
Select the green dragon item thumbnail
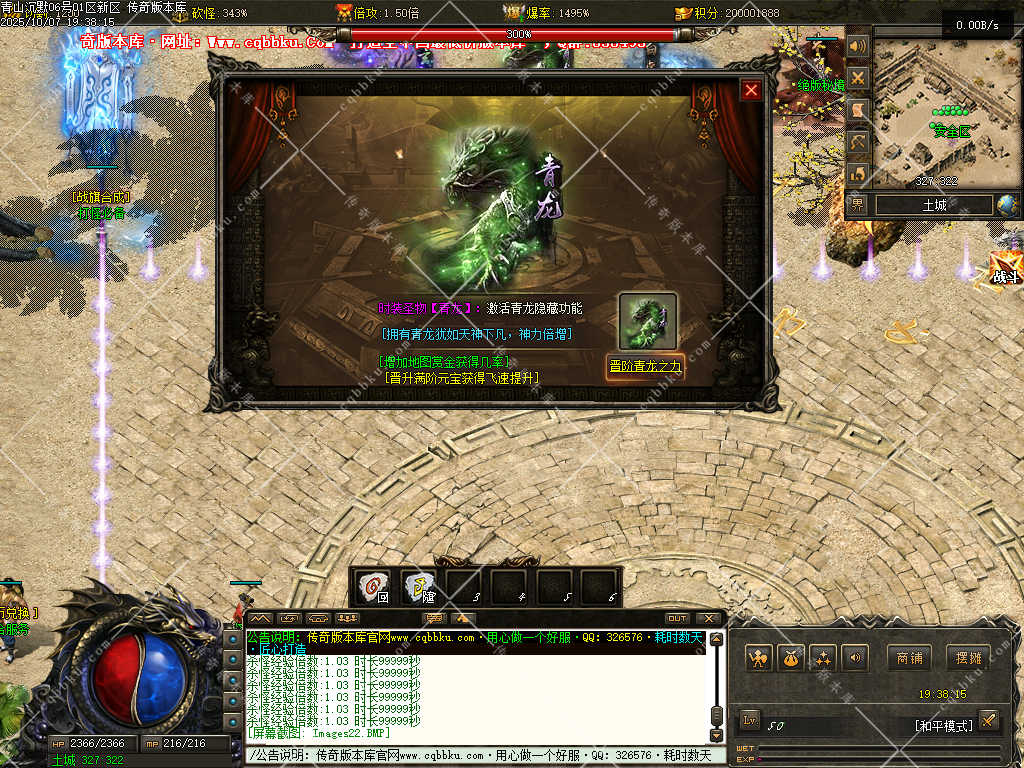(x=647, y=320)
